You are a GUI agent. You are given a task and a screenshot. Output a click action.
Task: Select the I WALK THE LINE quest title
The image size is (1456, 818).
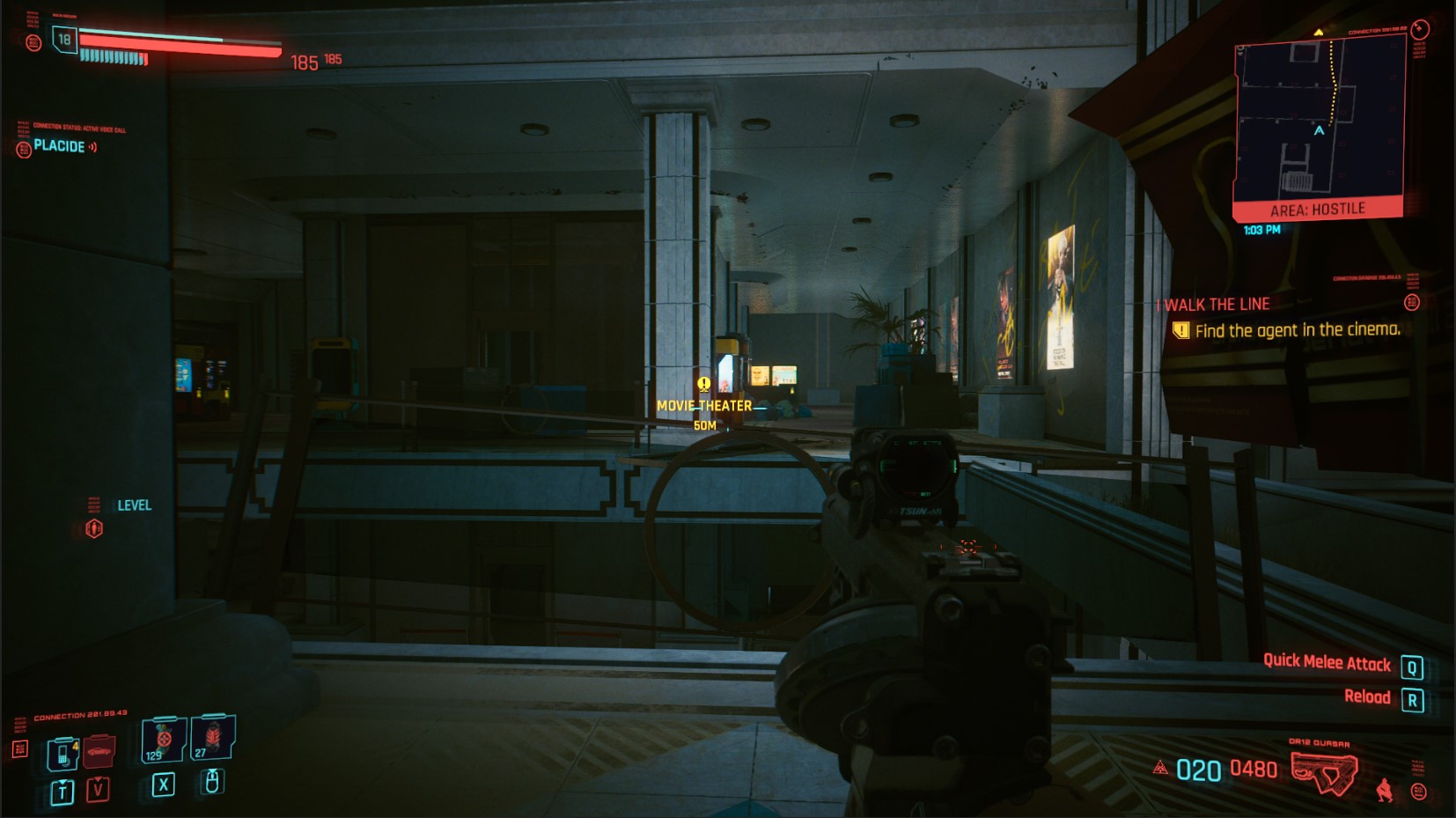tap(1213, 304)
